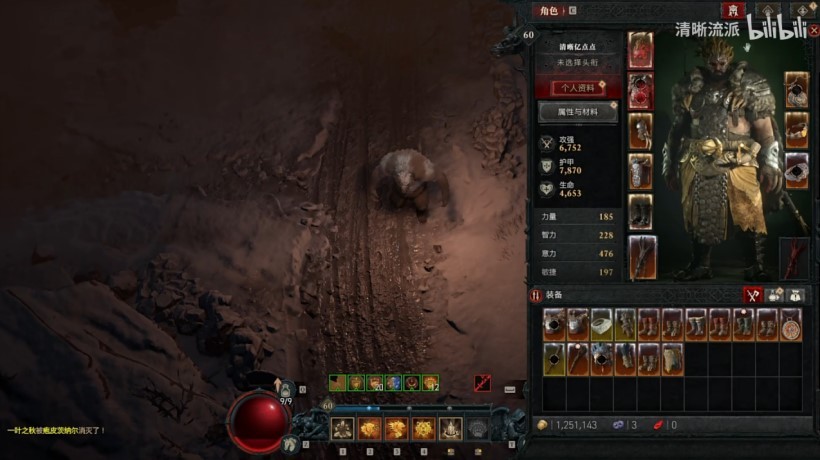The image size is (820, 460).
Task: Open the 属性与材料 stats and materials panel
Action: [578, 112]
